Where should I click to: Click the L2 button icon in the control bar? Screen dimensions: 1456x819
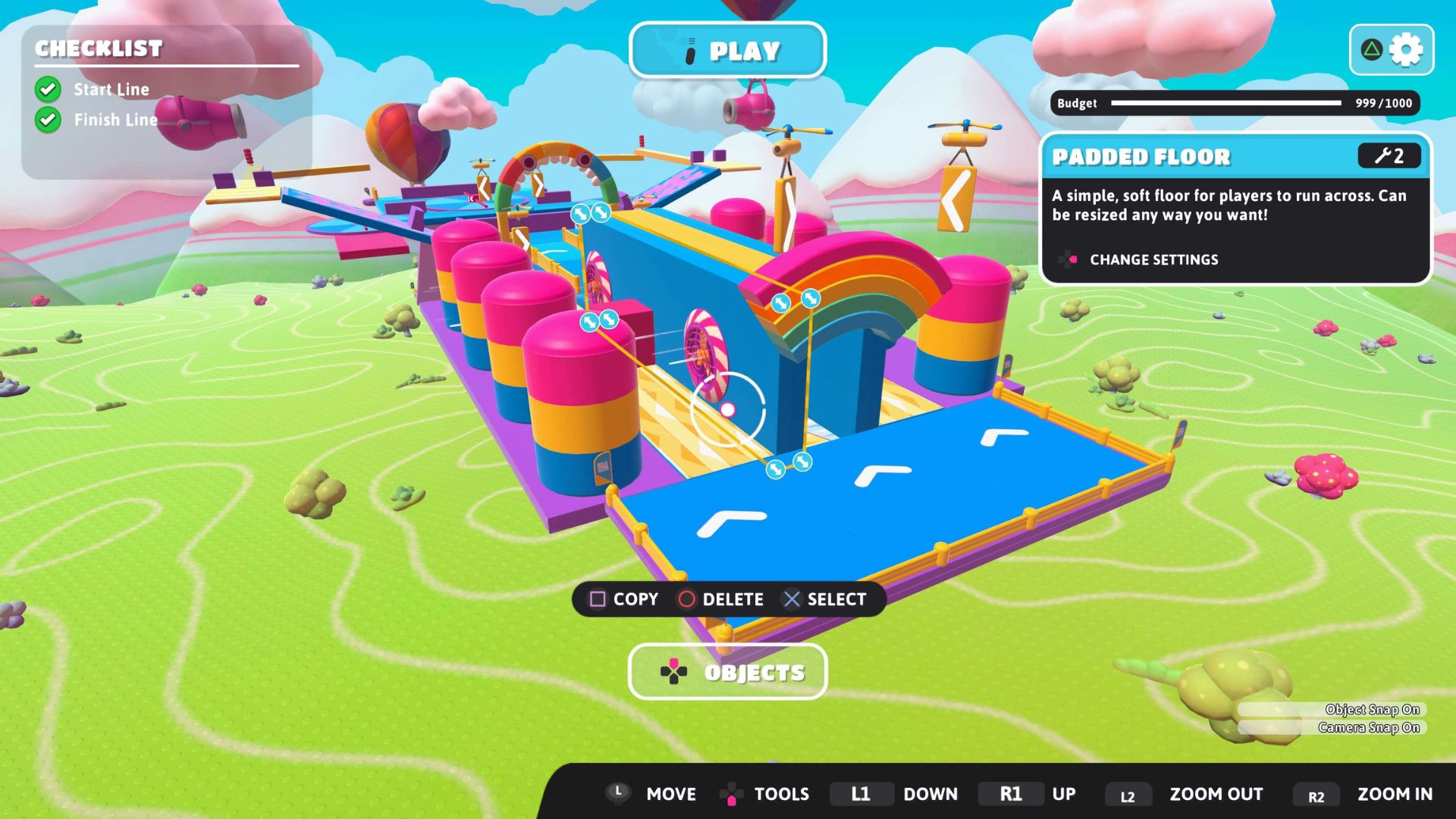tap(1128, 795)
